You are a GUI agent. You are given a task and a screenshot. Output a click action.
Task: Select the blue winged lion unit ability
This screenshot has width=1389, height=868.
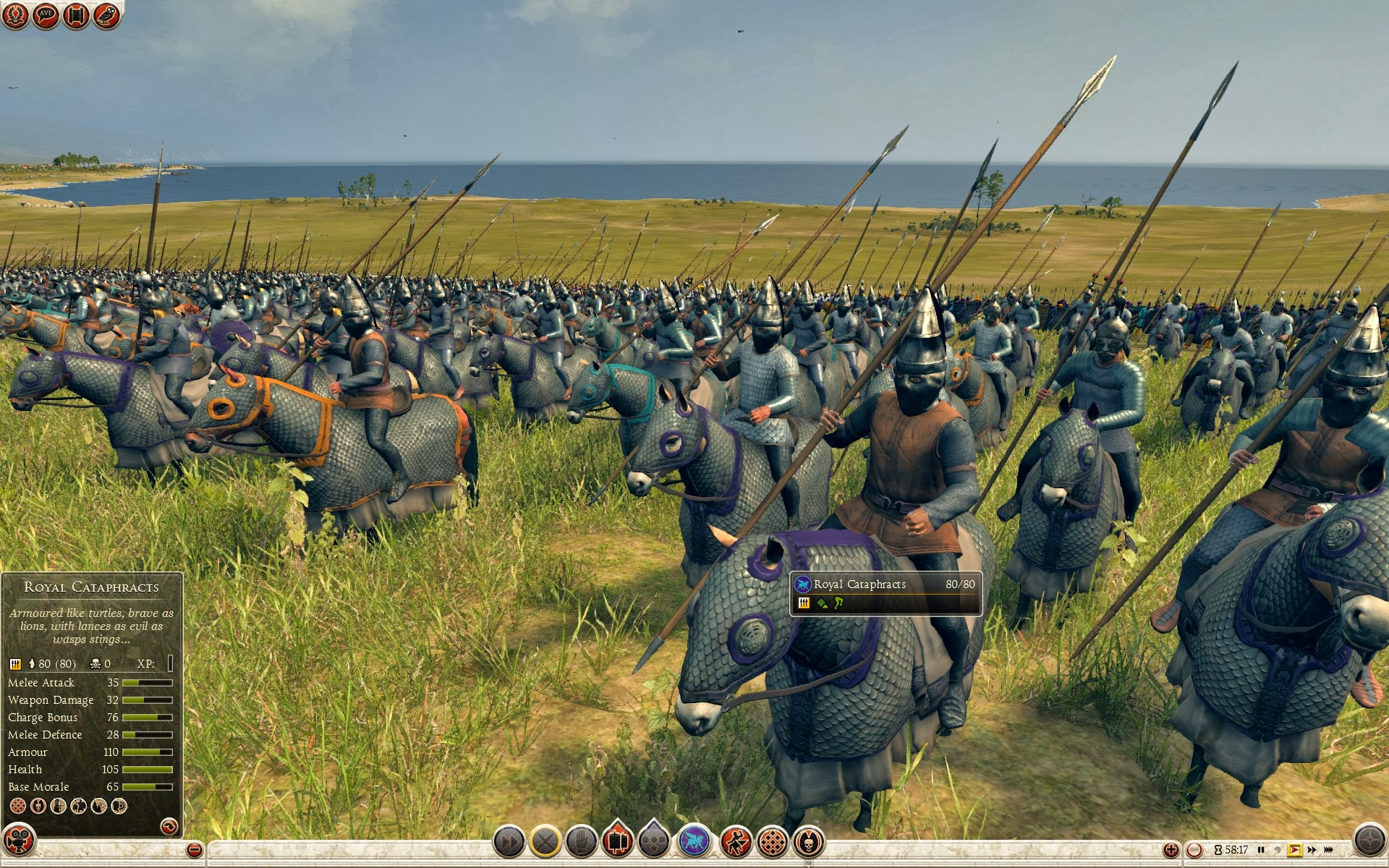pyautogui.click(x=694, y=842)
